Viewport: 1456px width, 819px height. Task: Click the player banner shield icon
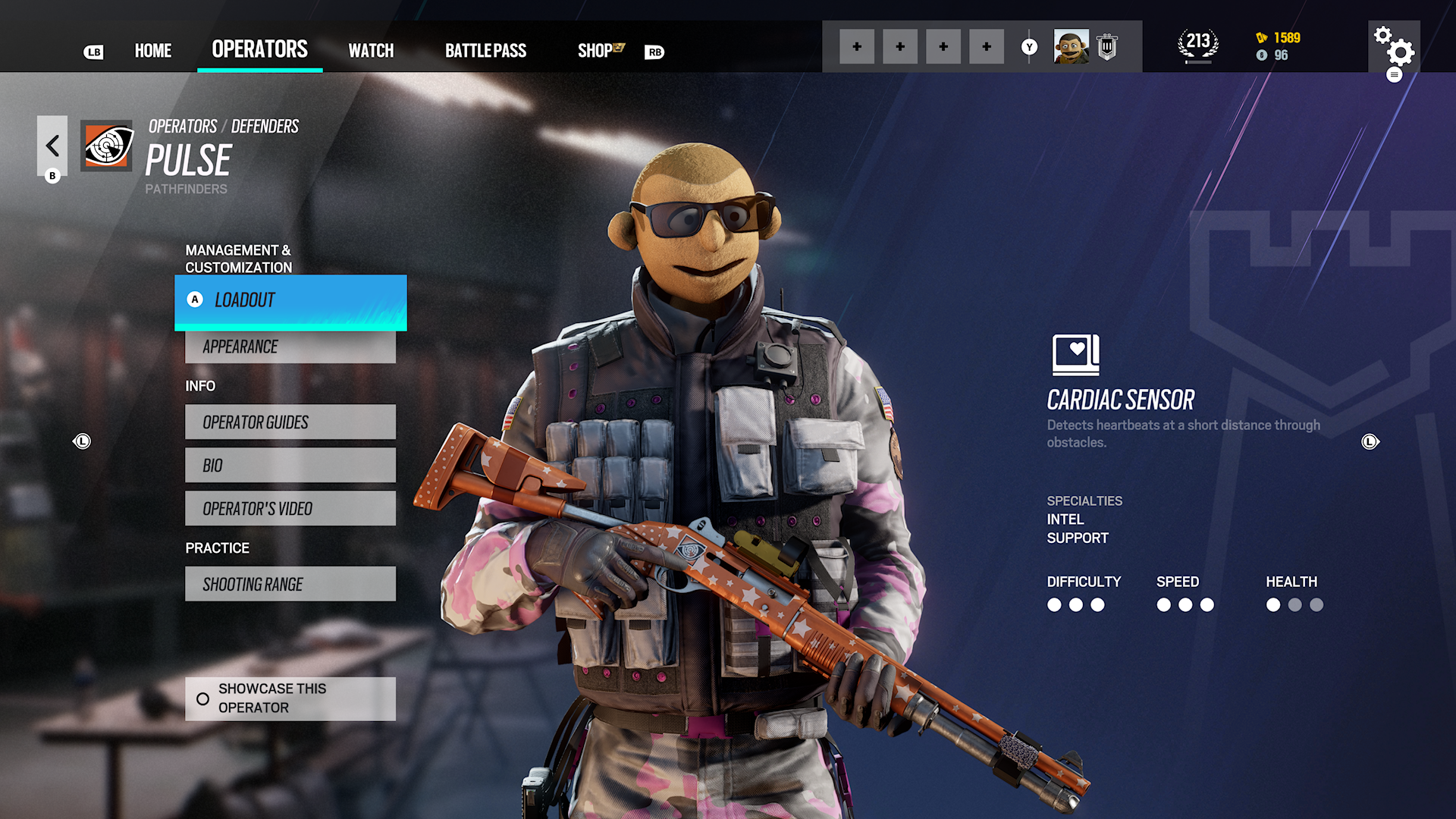[x=1106, y=45]
